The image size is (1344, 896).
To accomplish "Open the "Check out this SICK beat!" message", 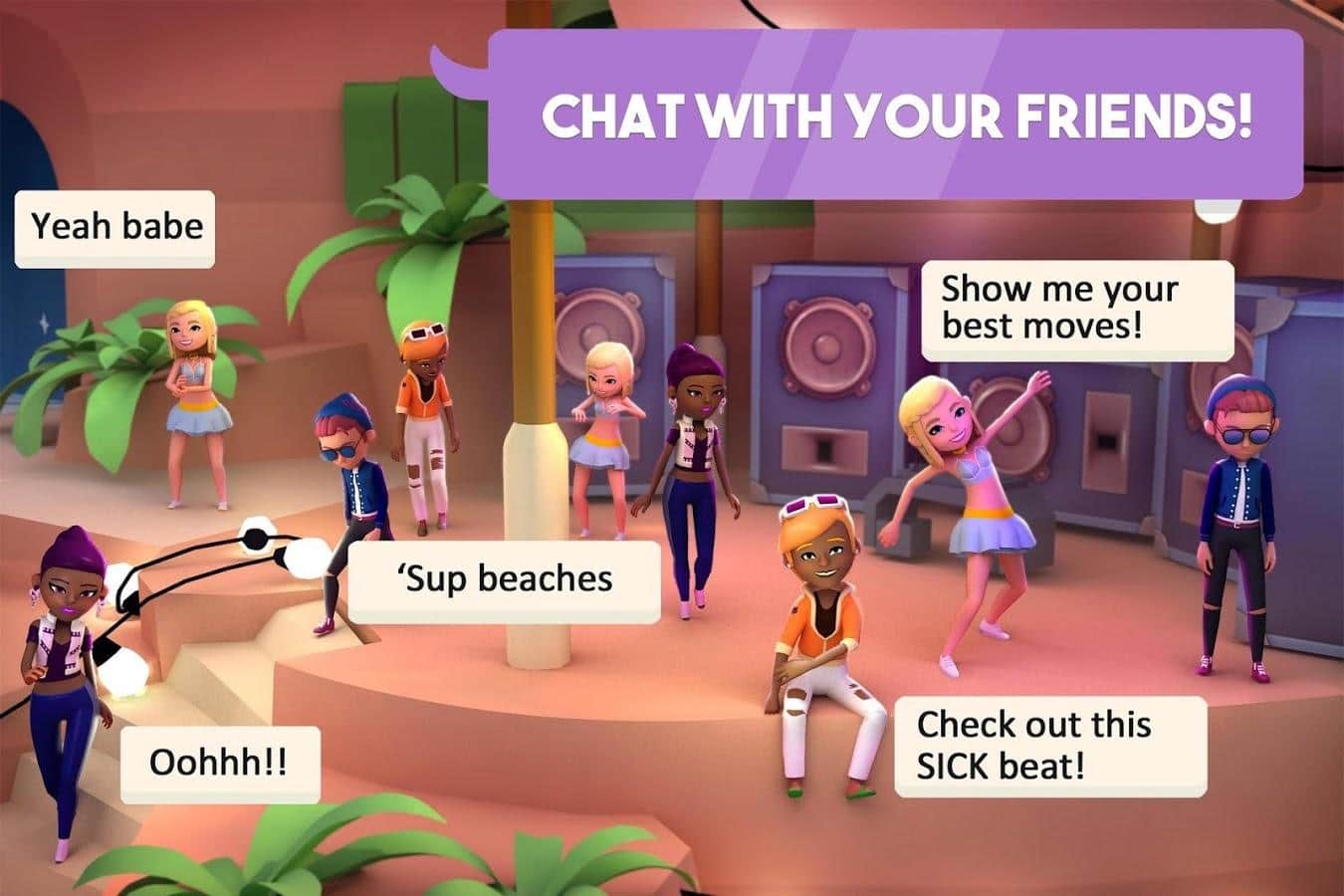I will 1049,746.
